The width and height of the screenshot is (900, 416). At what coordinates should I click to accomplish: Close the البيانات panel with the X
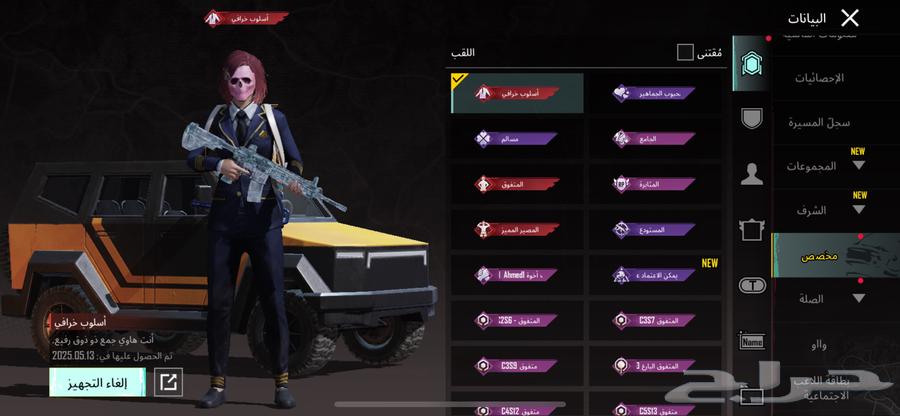click(x=850, y=18)
